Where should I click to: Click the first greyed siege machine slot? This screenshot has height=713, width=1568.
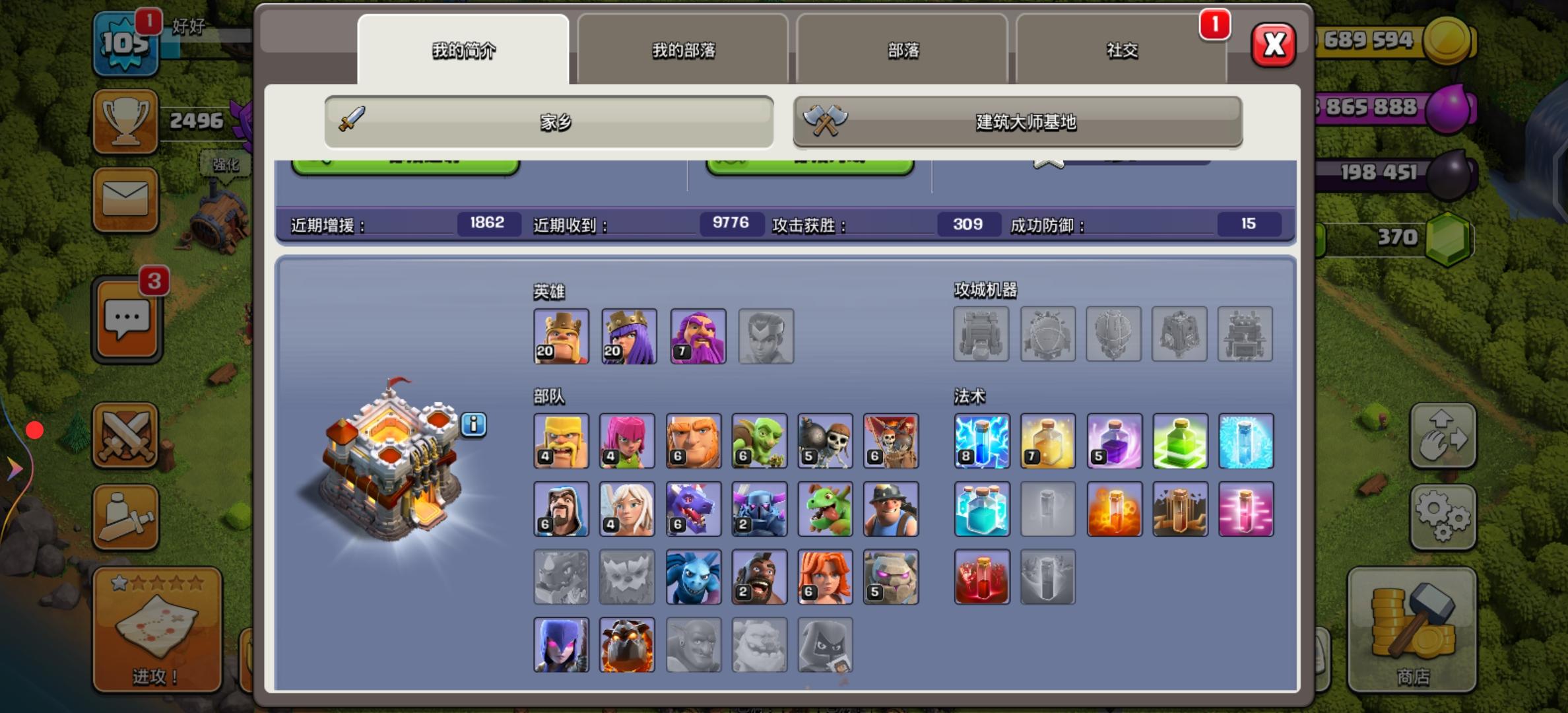point(981,335)
